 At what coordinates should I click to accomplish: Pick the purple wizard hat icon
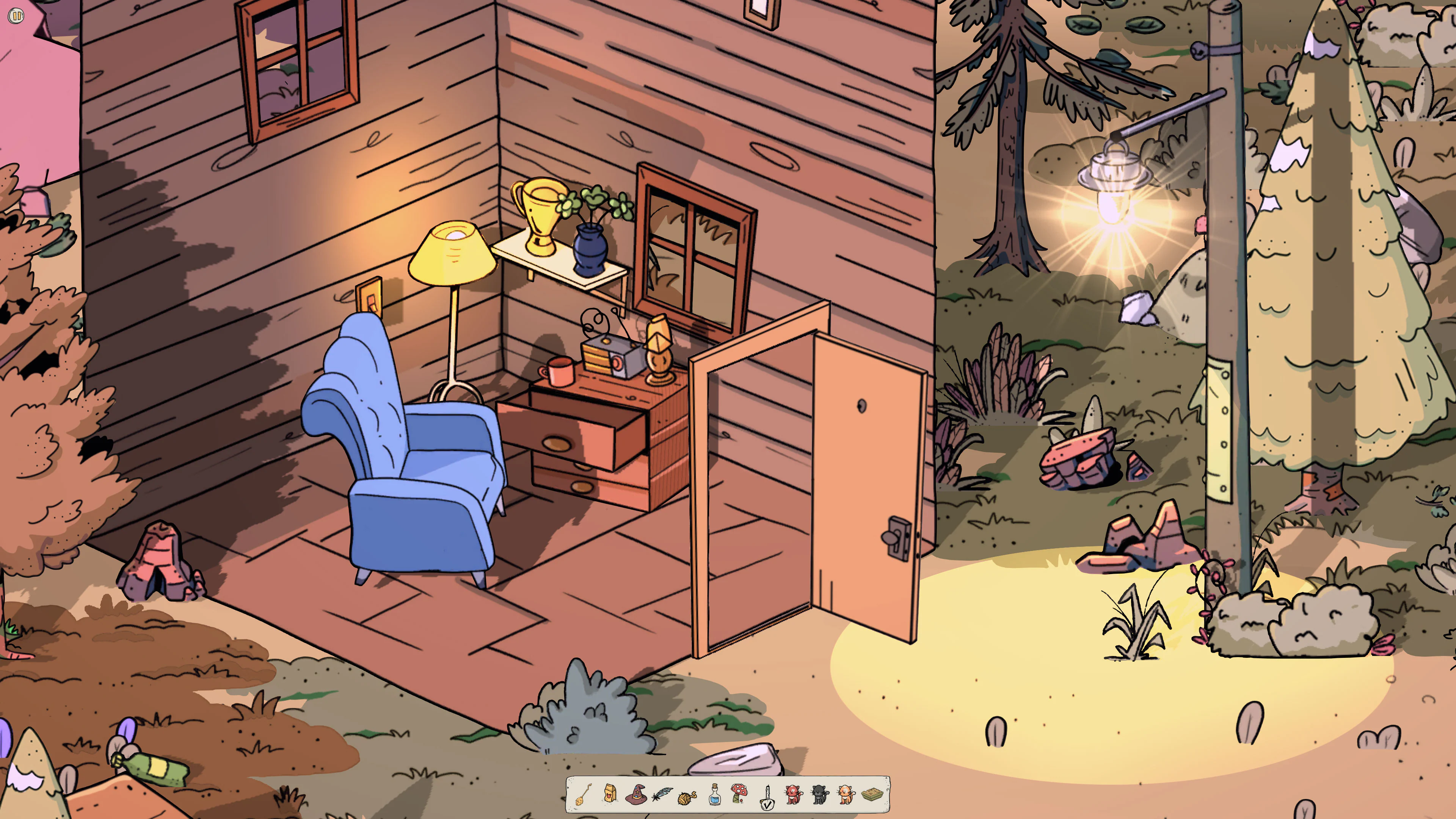click(x=636, y=794)
